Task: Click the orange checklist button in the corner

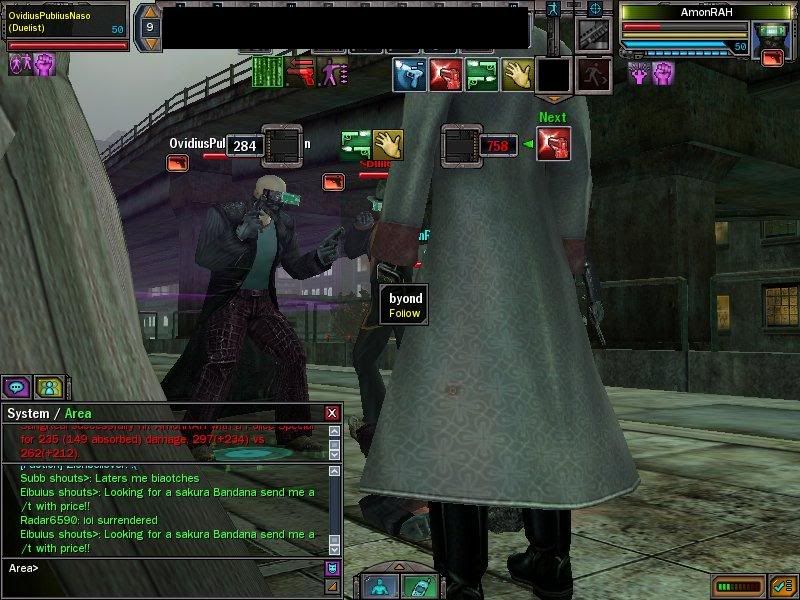Action: (x=783, y=585)
